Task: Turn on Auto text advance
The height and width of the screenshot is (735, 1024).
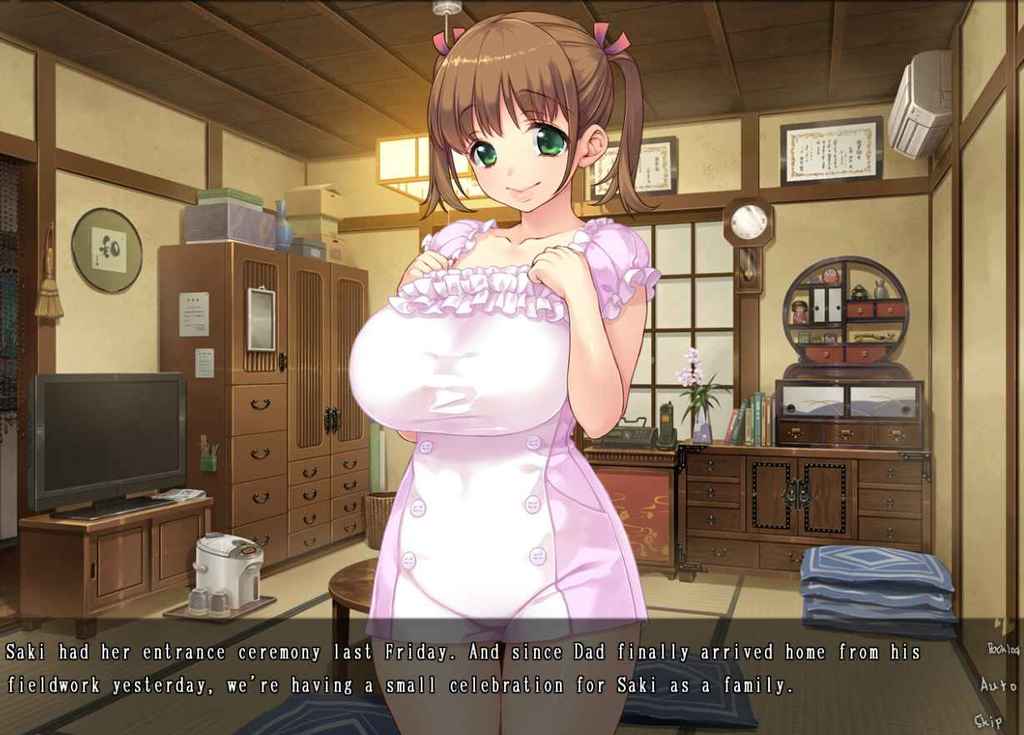Action: coord(997,686)
